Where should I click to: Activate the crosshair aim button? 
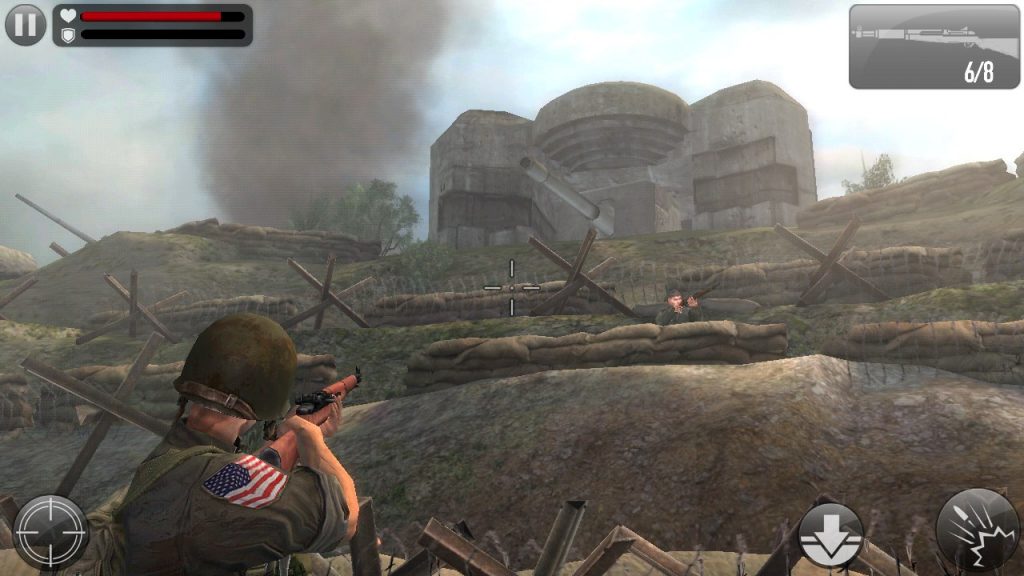[50, 532]
